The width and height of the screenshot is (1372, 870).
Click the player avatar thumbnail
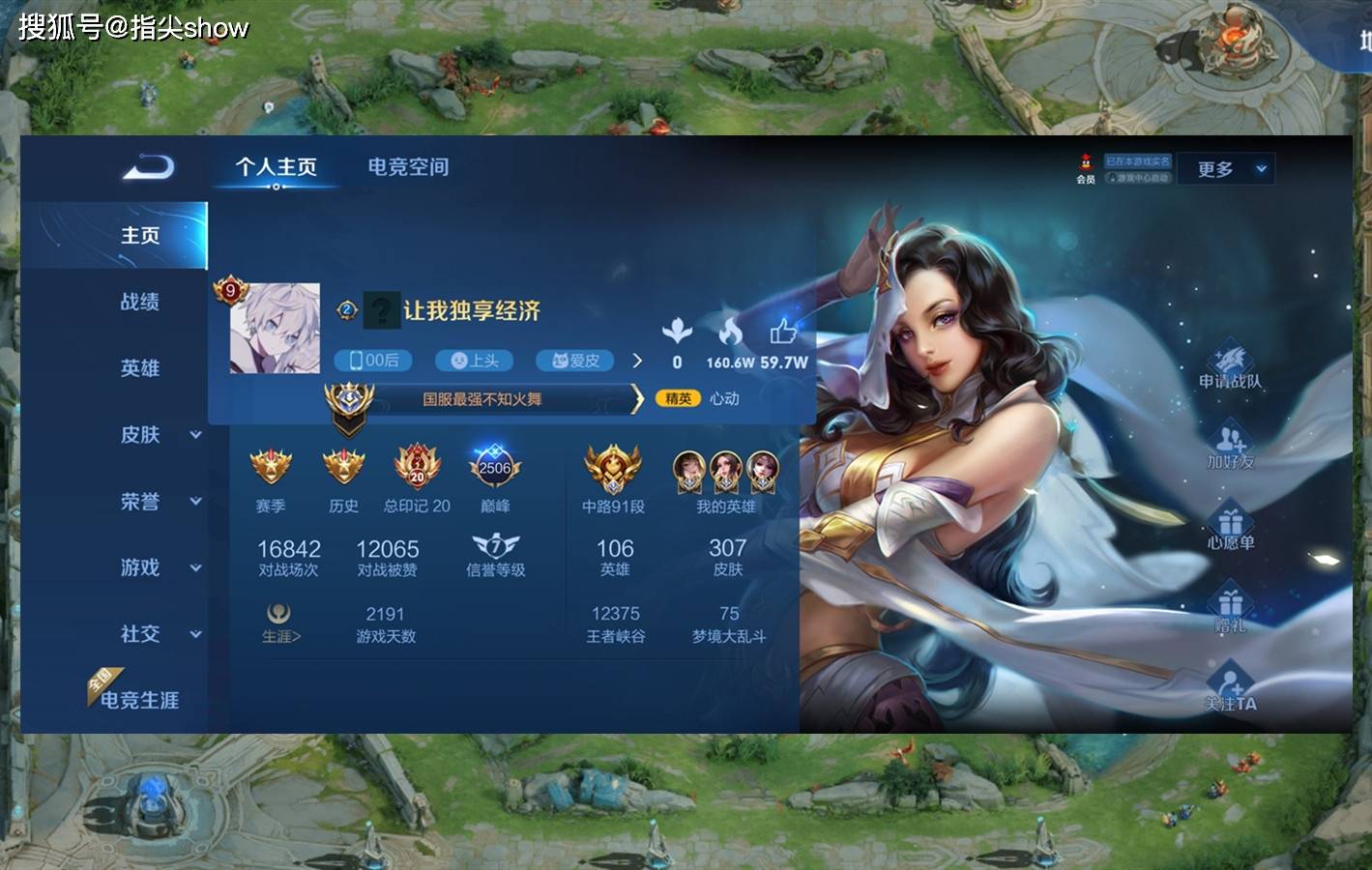(x=276, y=329)
